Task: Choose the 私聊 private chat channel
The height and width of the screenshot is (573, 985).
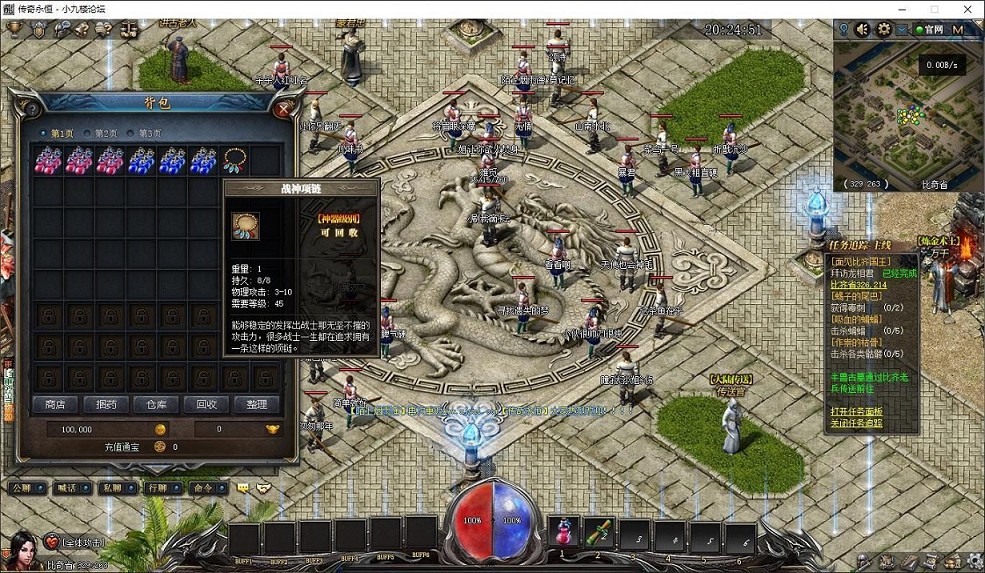Action: pyautogui.click(x=112, y=488)
